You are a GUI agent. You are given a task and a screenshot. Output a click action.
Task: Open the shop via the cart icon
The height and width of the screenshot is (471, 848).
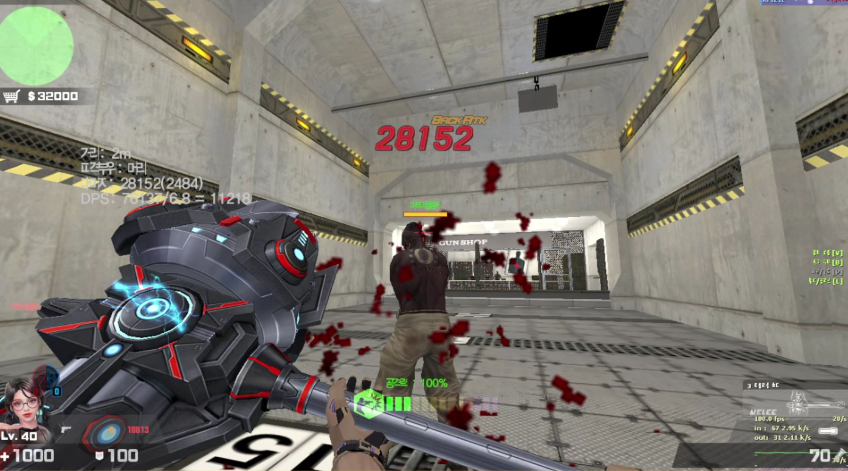click(13, 96)
